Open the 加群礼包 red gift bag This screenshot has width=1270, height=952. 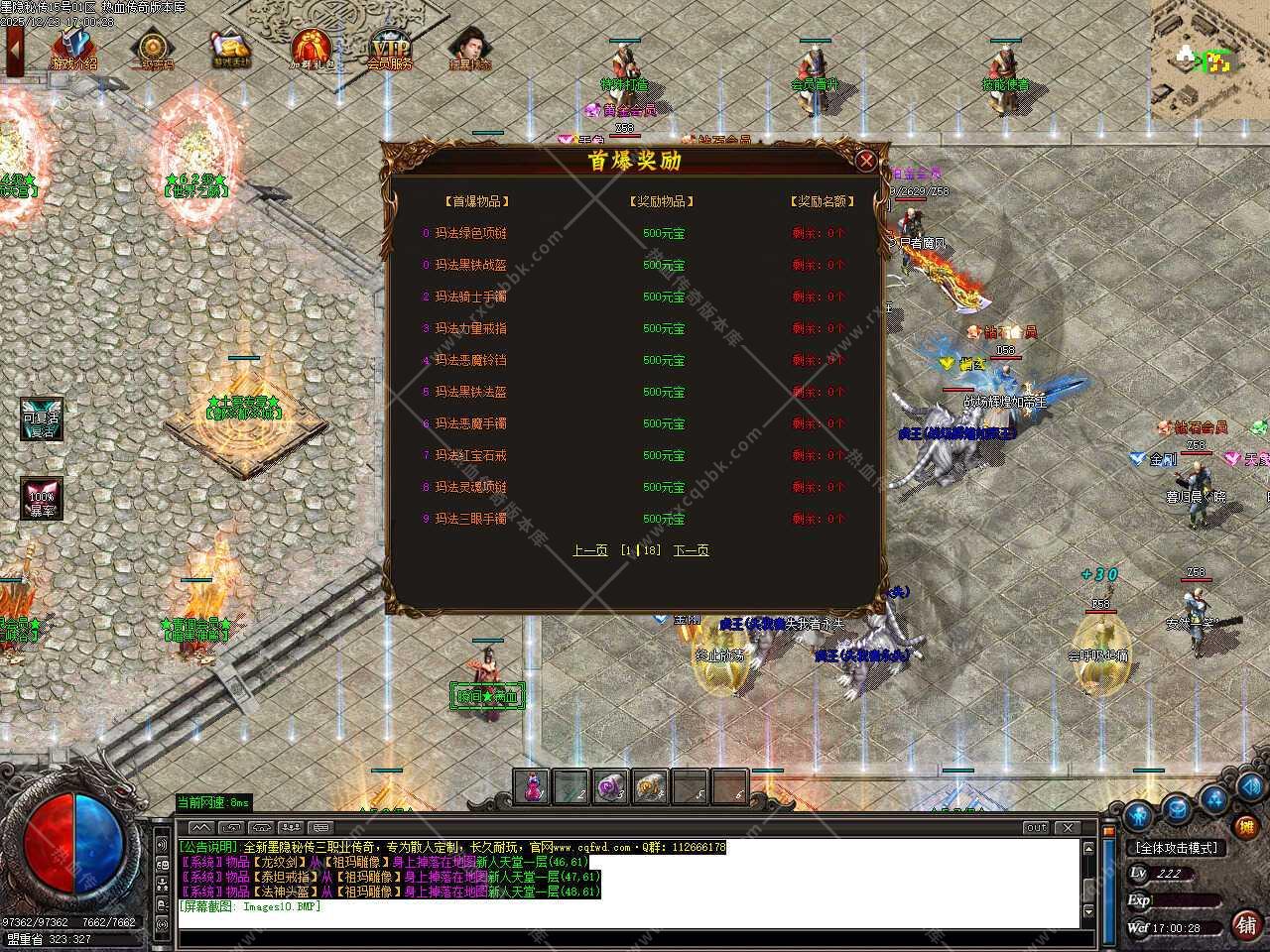[x=312, y=49]
